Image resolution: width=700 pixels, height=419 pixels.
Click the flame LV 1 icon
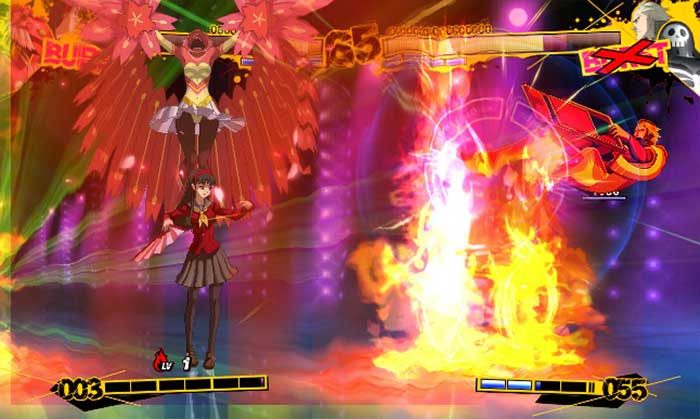tap(172, 360)
